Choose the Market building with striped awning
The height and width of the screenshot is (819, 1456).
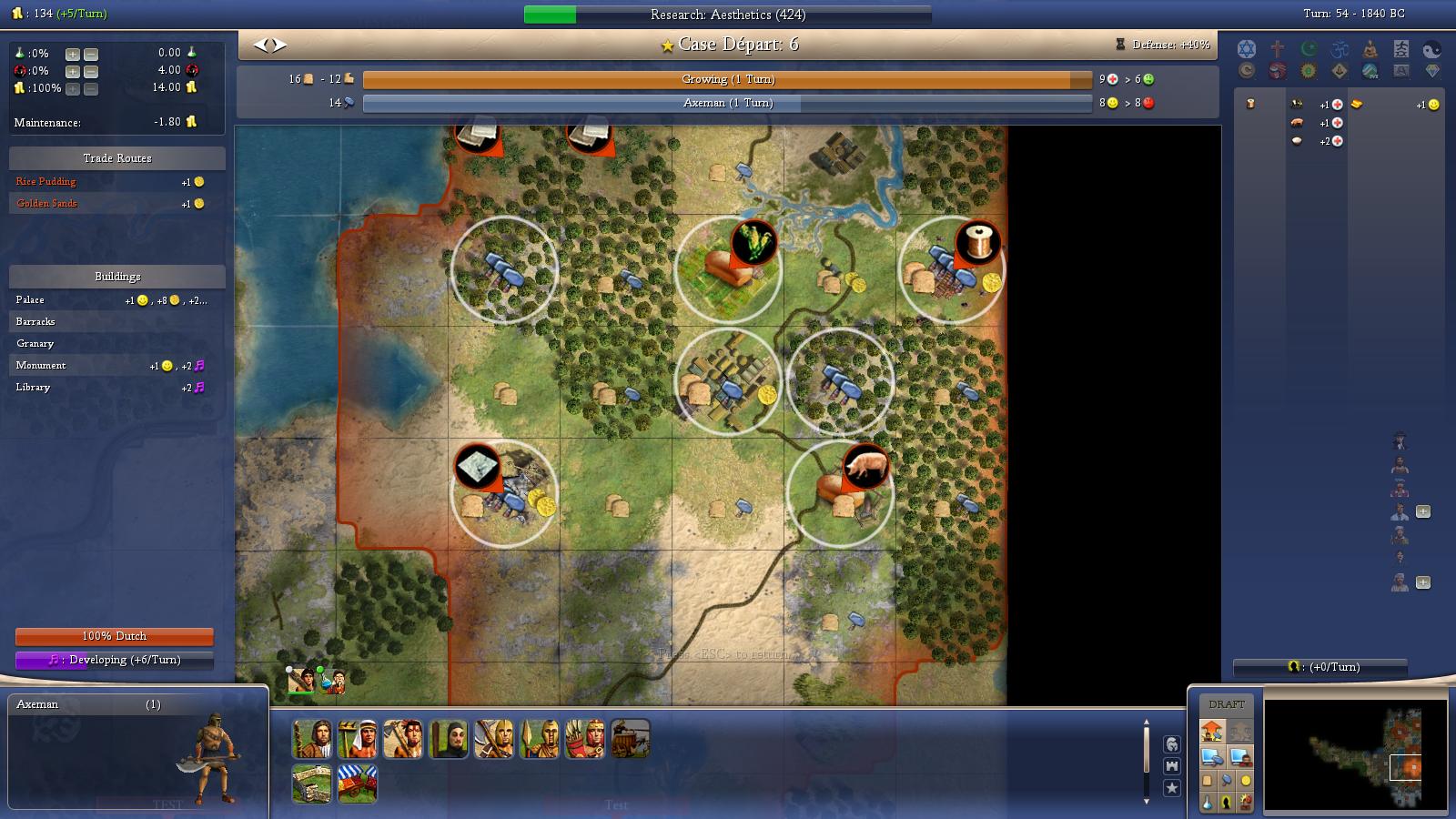(x=357, y=784)
